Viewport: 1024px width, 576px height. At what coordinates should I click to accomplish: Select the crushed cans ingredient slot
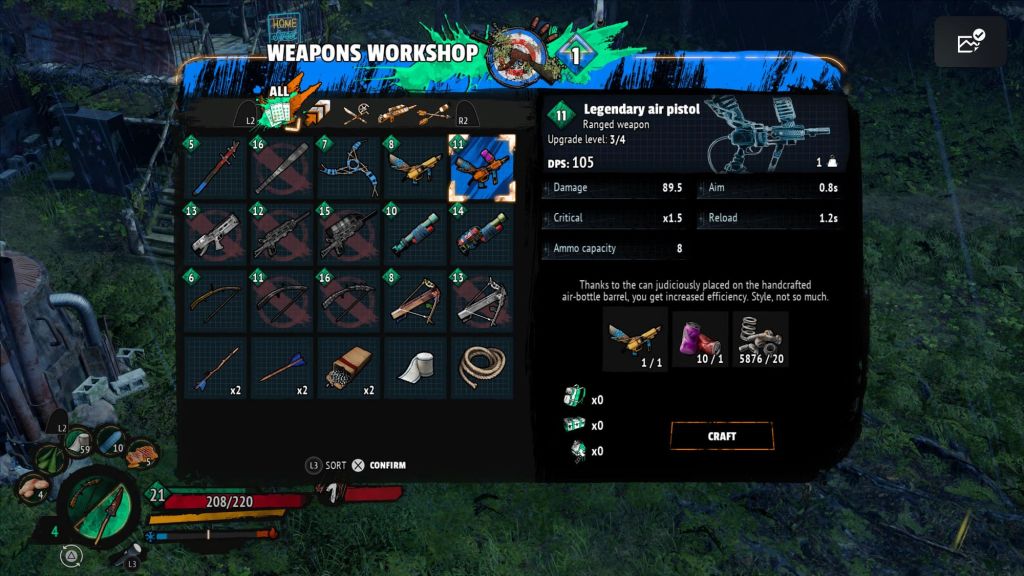click(x=700, y=339)
